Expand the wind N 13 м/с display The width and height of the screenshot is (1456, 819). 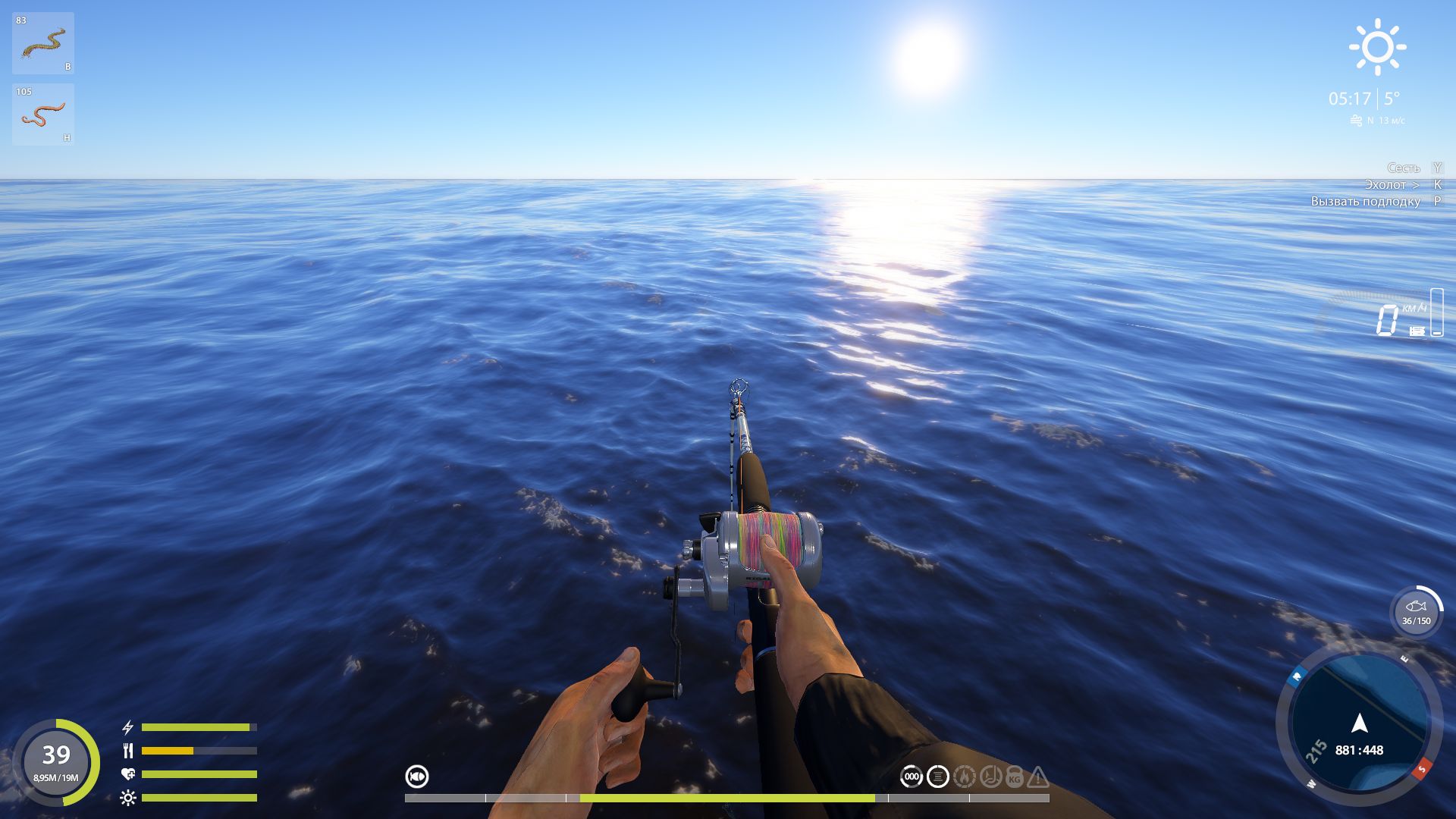[1378, 118]
